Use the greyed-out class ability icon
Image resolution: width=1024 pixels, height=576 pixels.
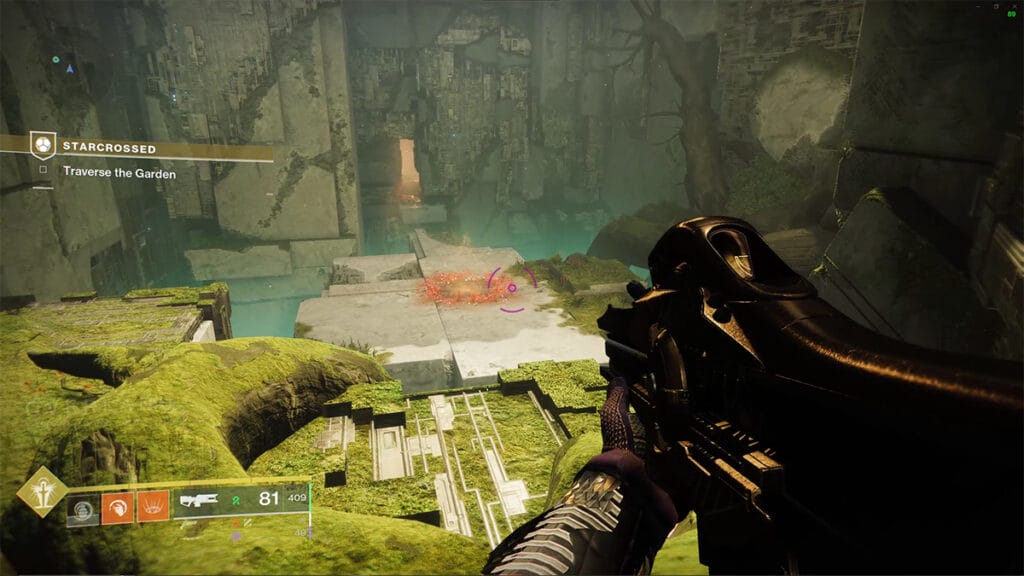[x=83, y=508]
